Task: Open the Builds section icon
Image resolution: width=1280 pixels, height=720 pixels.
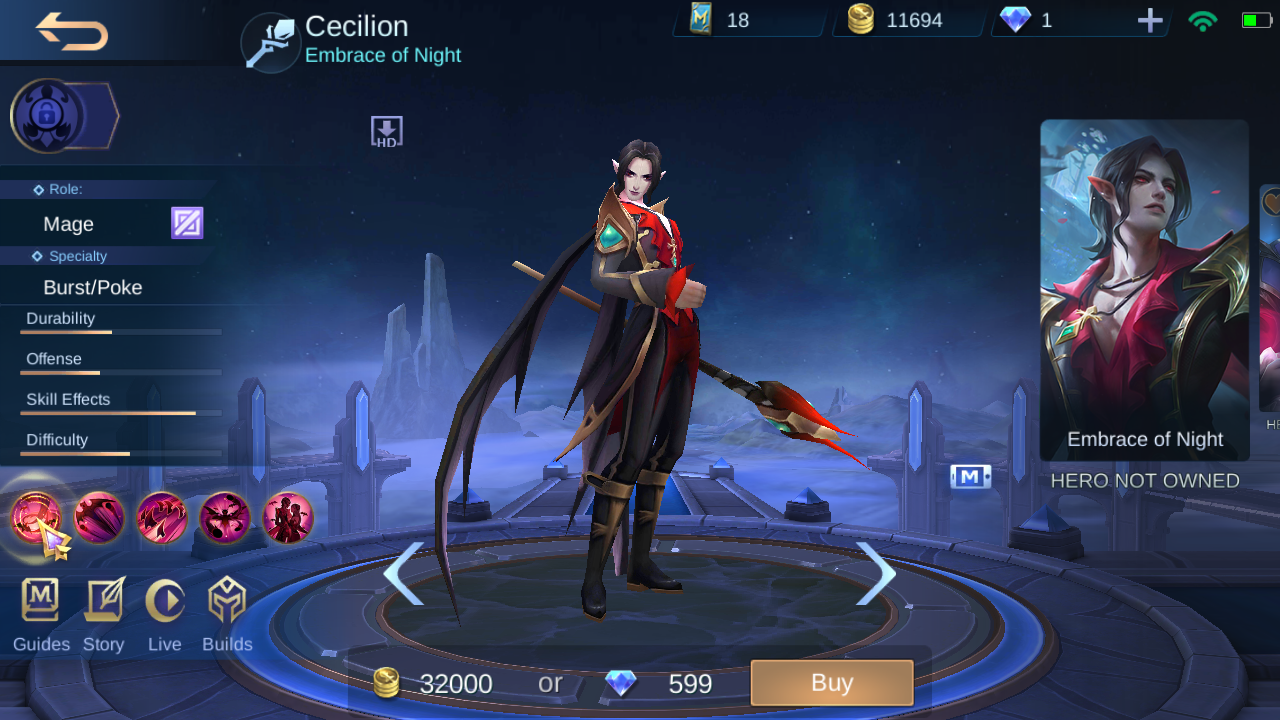Action: pos(227,601)
